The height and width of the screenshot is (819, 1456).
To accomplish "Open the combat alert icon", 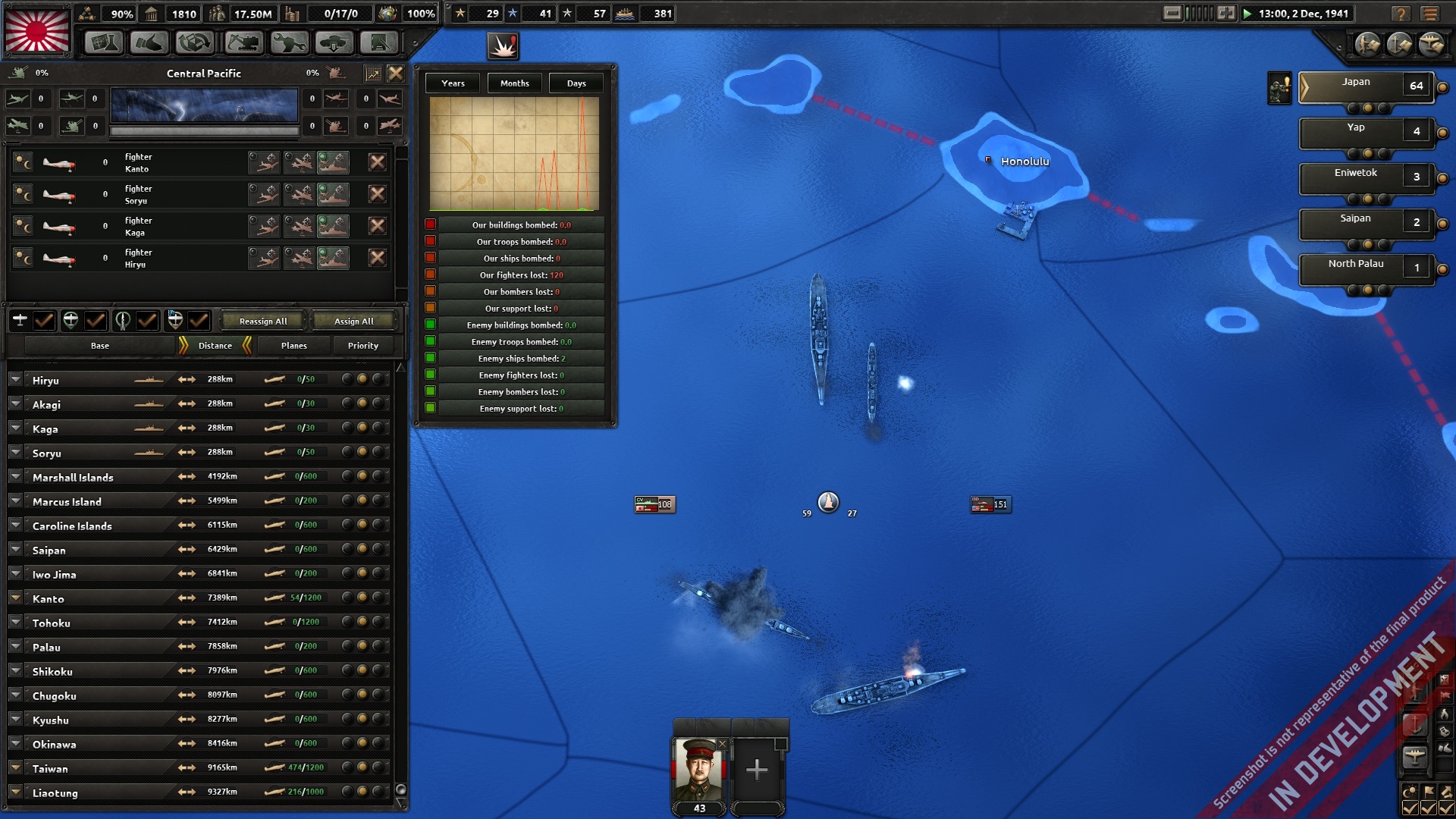I will point(503,47).
